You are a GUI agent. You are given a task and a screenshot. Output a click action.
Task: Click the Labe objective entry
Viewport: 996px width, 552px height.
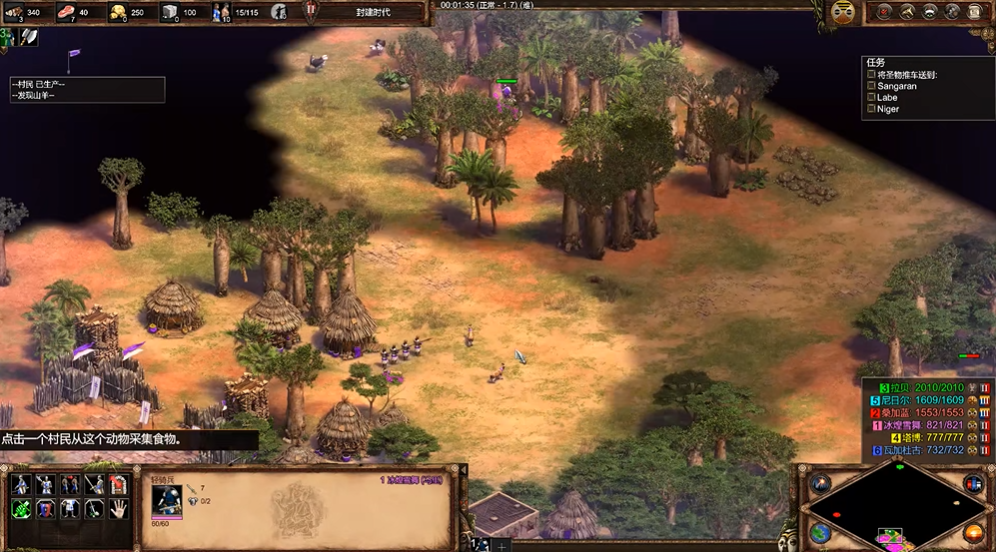tap(887, 97)
